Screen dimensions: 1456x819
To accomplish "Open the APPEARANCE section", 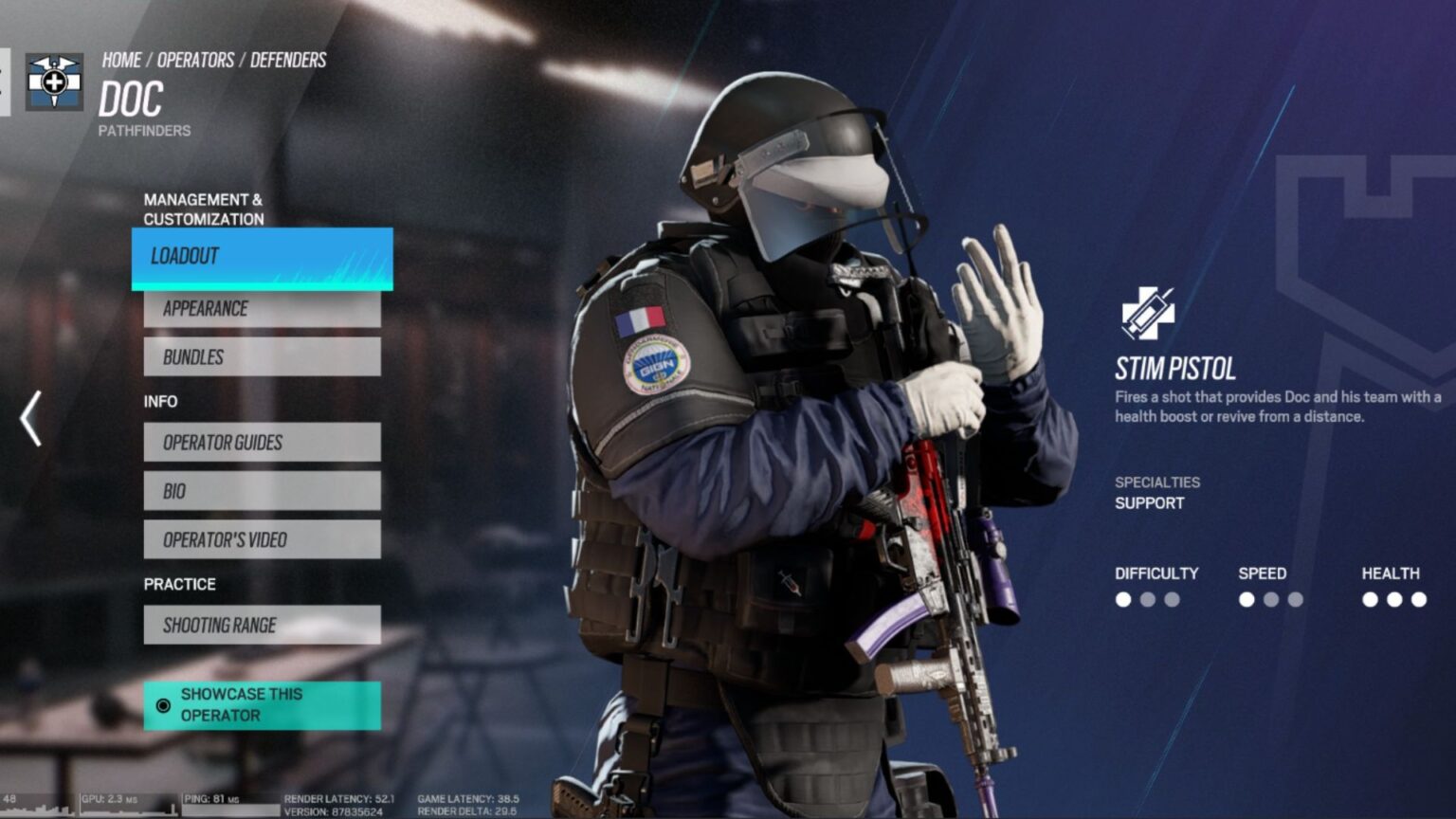I will [x=262, y=307].
